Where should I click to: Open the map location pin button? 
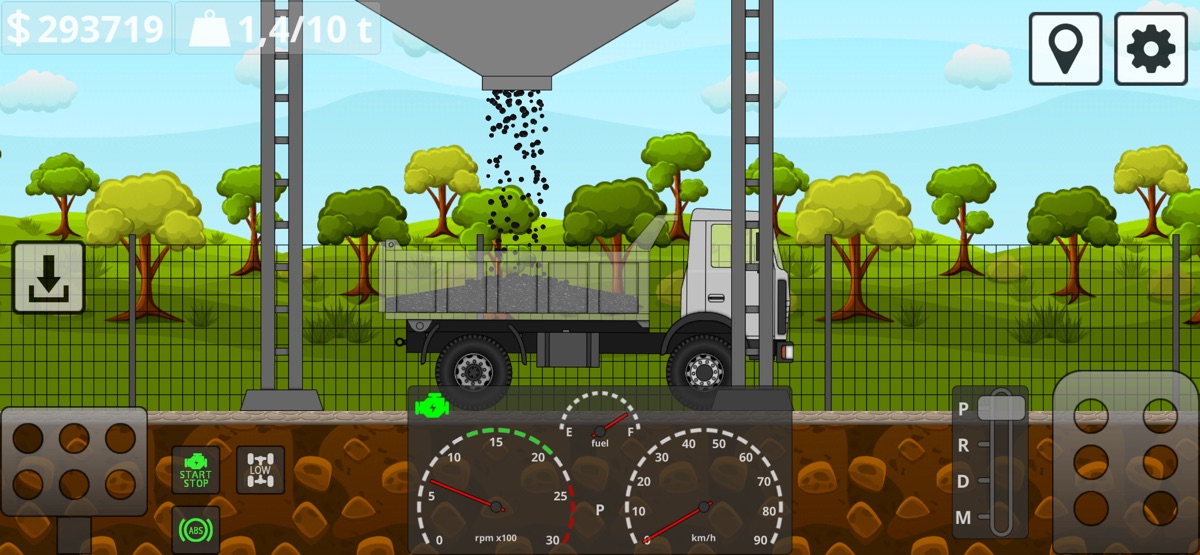point(1065,48)
